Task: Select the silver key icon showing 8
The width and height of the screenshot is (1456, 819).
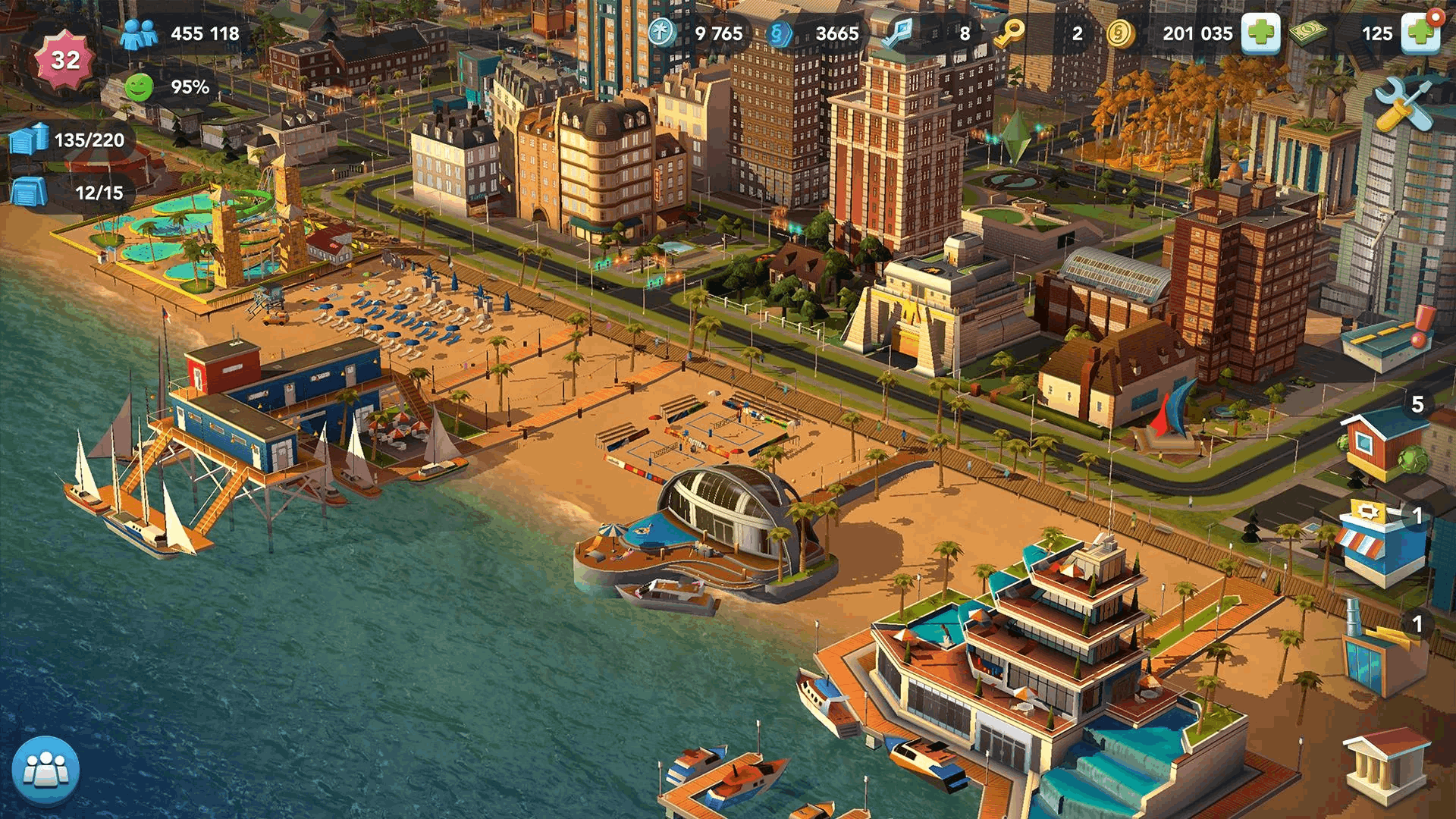Action: click(x=899, y=33)
